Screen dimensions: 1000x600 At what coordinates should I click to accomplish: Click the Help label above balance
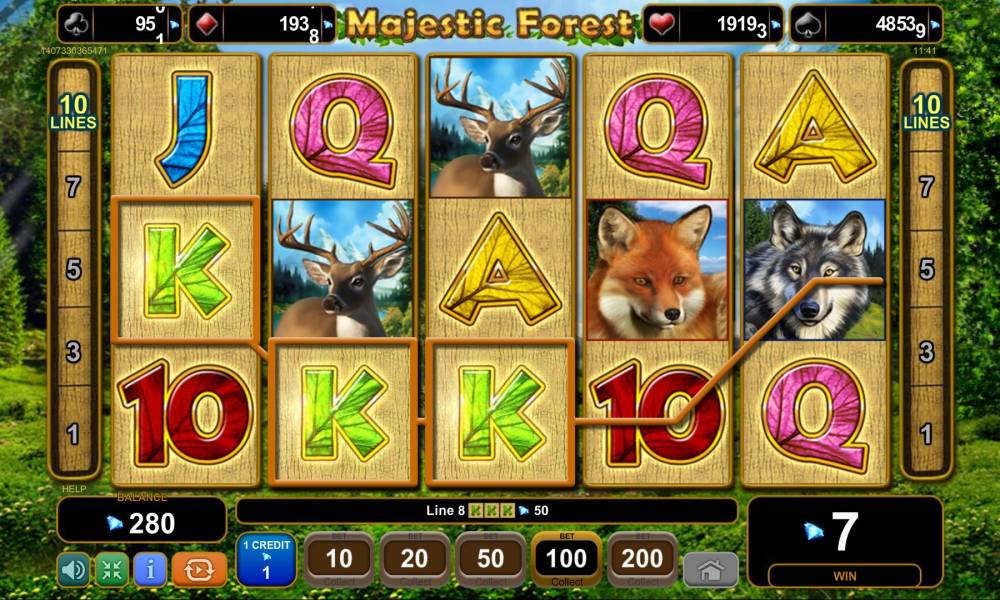71,489
